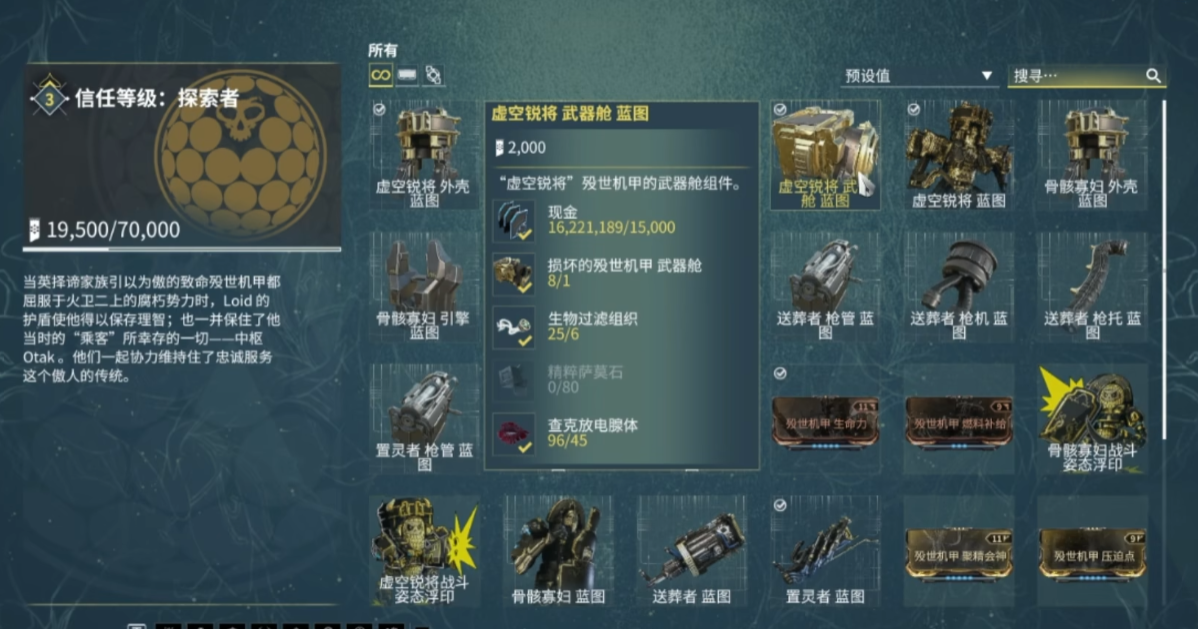Select 送葬者 枪管 蓝图 item
The image size is (1198, 629).
(x=825, y=285)
